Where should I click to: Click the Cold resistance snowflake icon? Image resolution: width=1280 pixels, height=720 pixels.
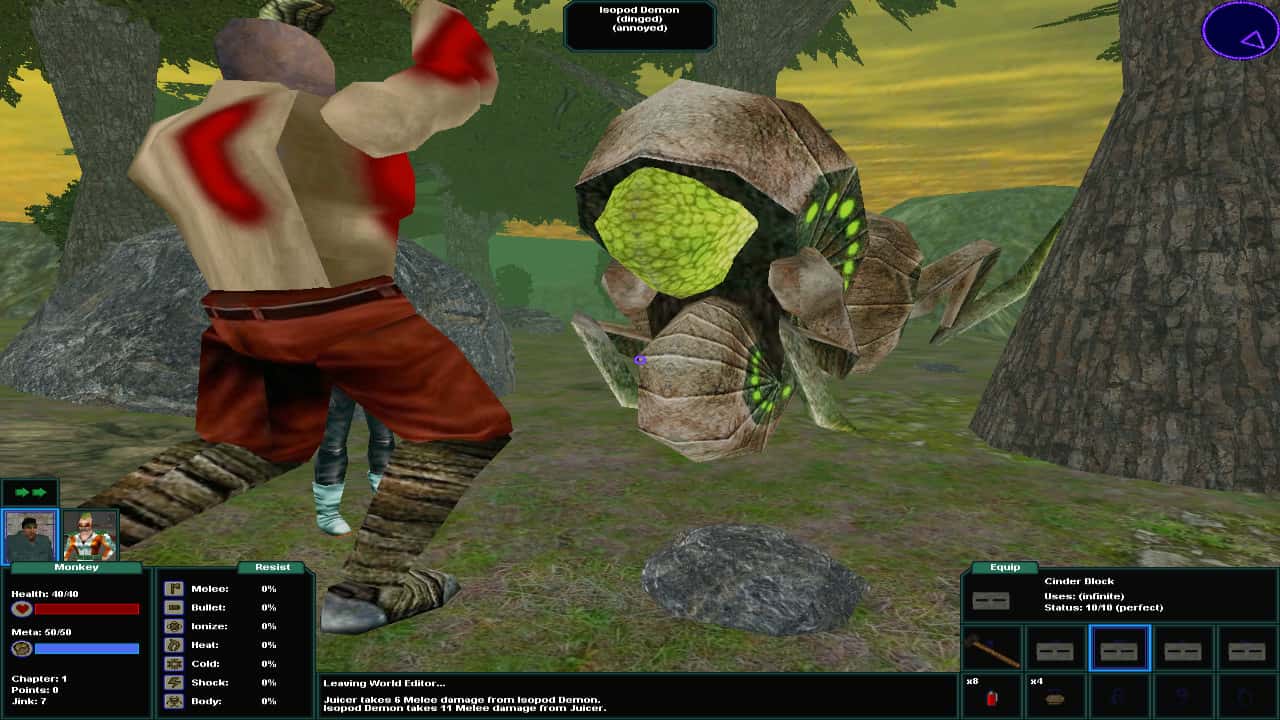pos(173,663)
